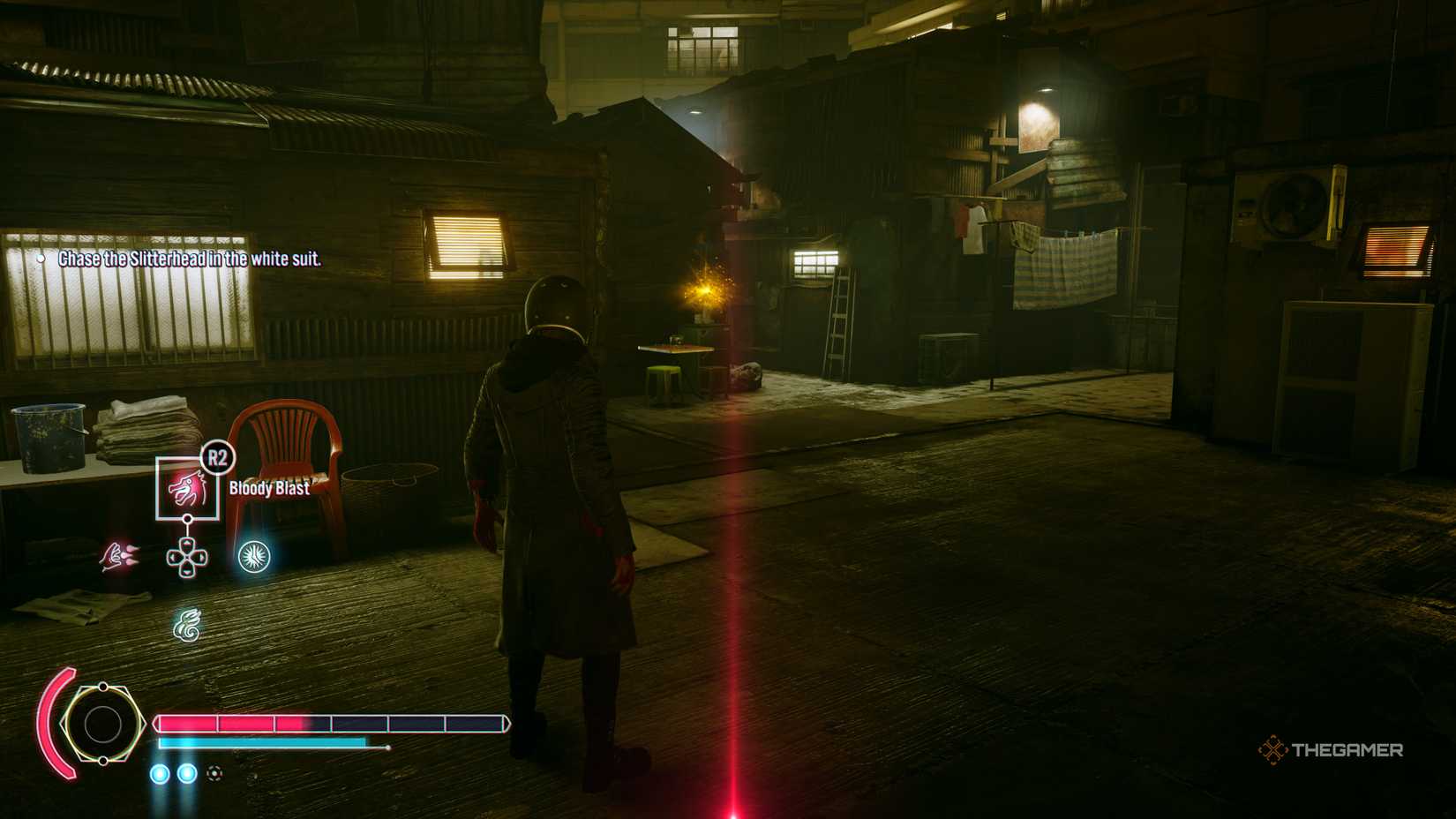Toggle the first blue charge orb
The width and height of the screenshot is (1456, 819).
159,773
